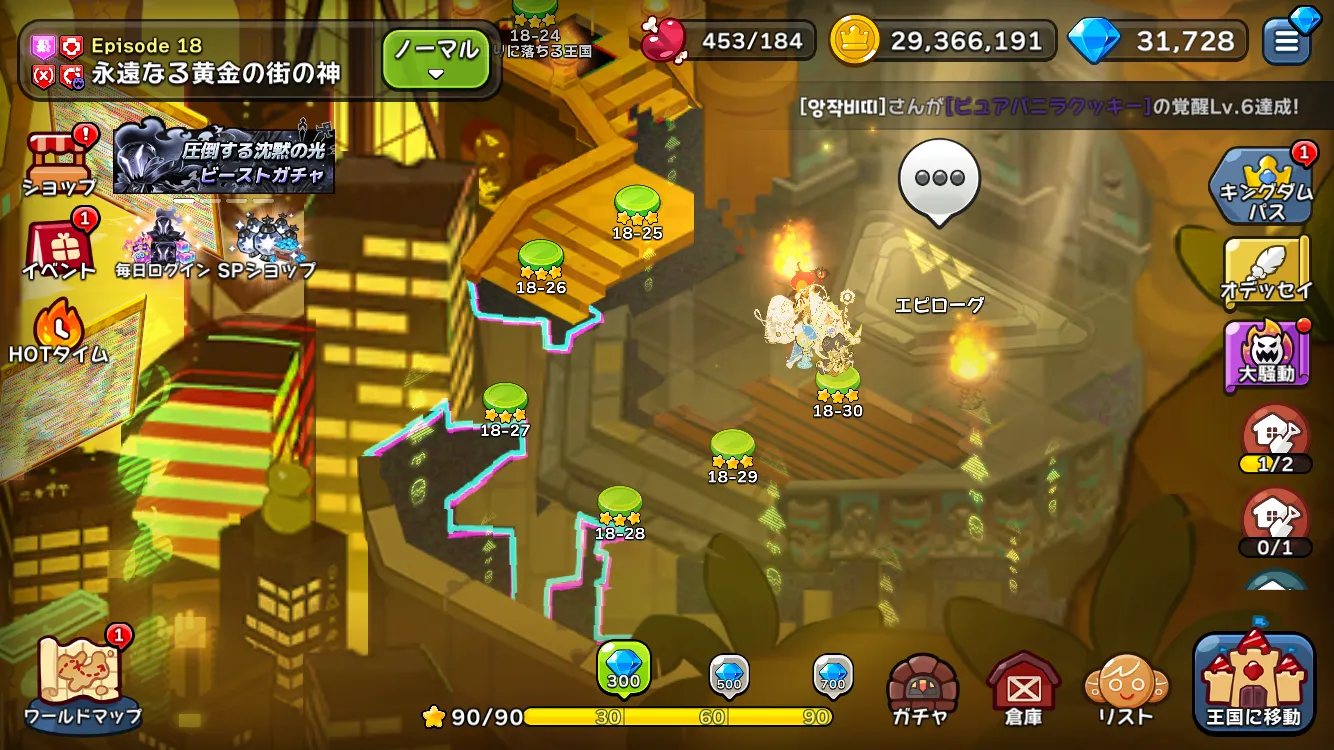Image resolution: width=1334 pixels, height=750 pixels.
Task: Open the ワールドマップ world map
Action: tap(82, 680)
